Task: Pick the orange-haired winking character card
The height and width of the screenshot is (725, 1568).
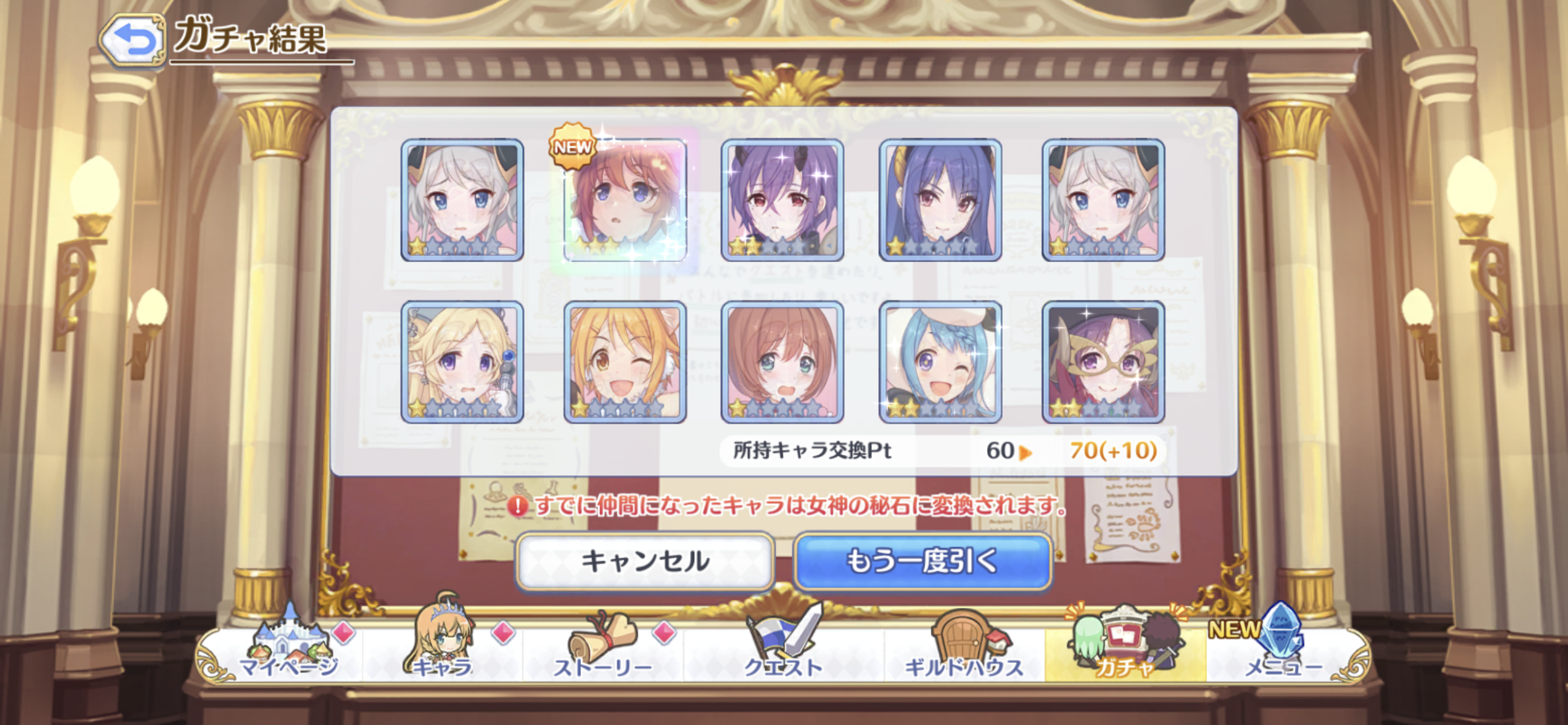Action: coord(625,362)
